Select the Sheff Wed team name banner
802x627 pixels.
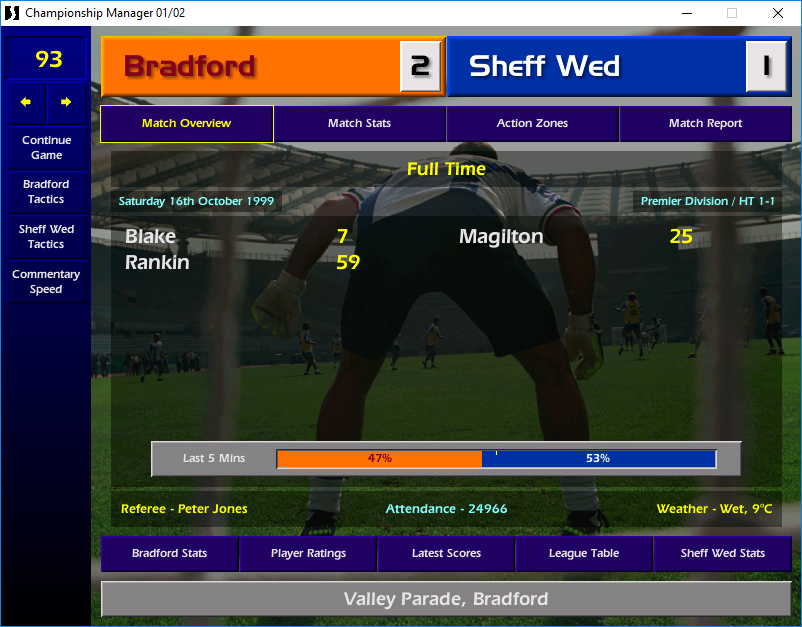[x=596, y=67]
